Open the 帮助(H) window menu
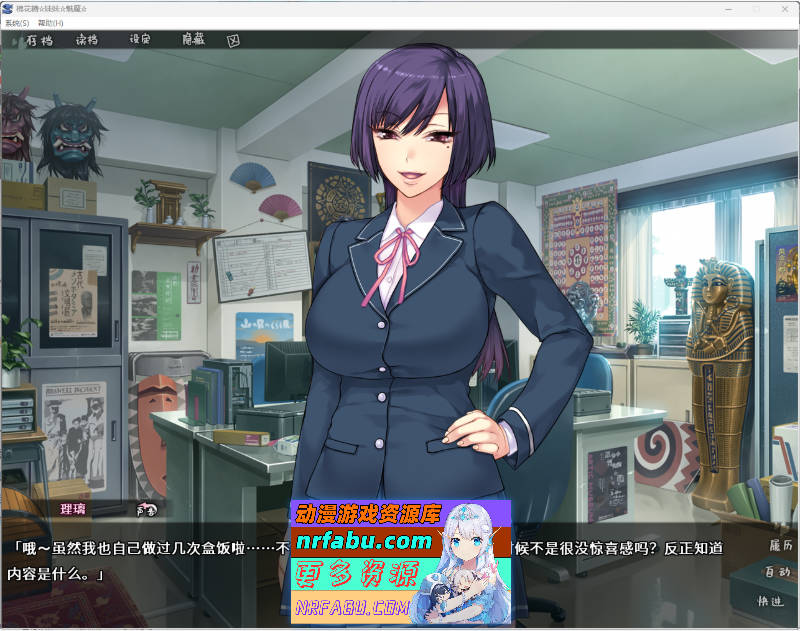The image size is (800, 631). [x=50, y=22]
